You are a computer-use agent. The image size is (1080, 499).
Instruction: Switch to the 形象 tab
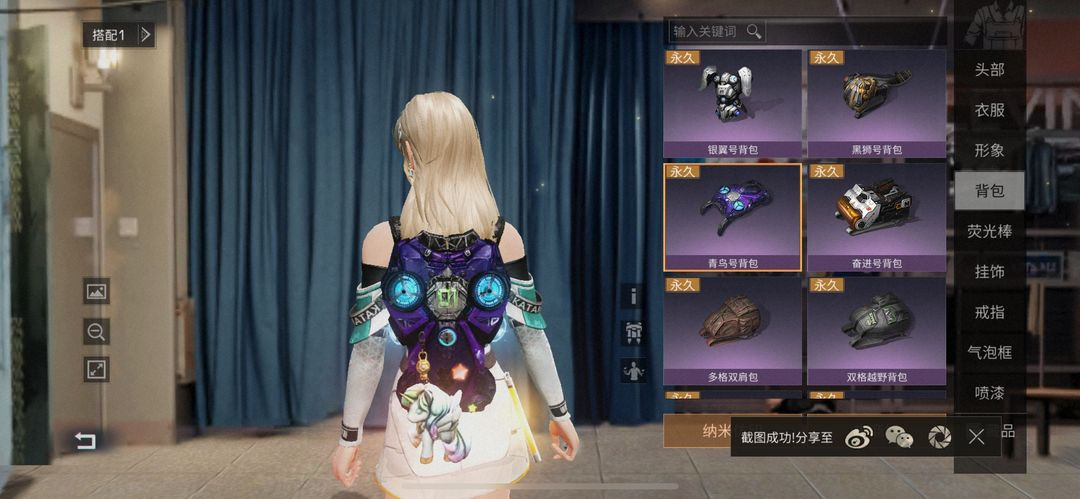coord(989,150)
